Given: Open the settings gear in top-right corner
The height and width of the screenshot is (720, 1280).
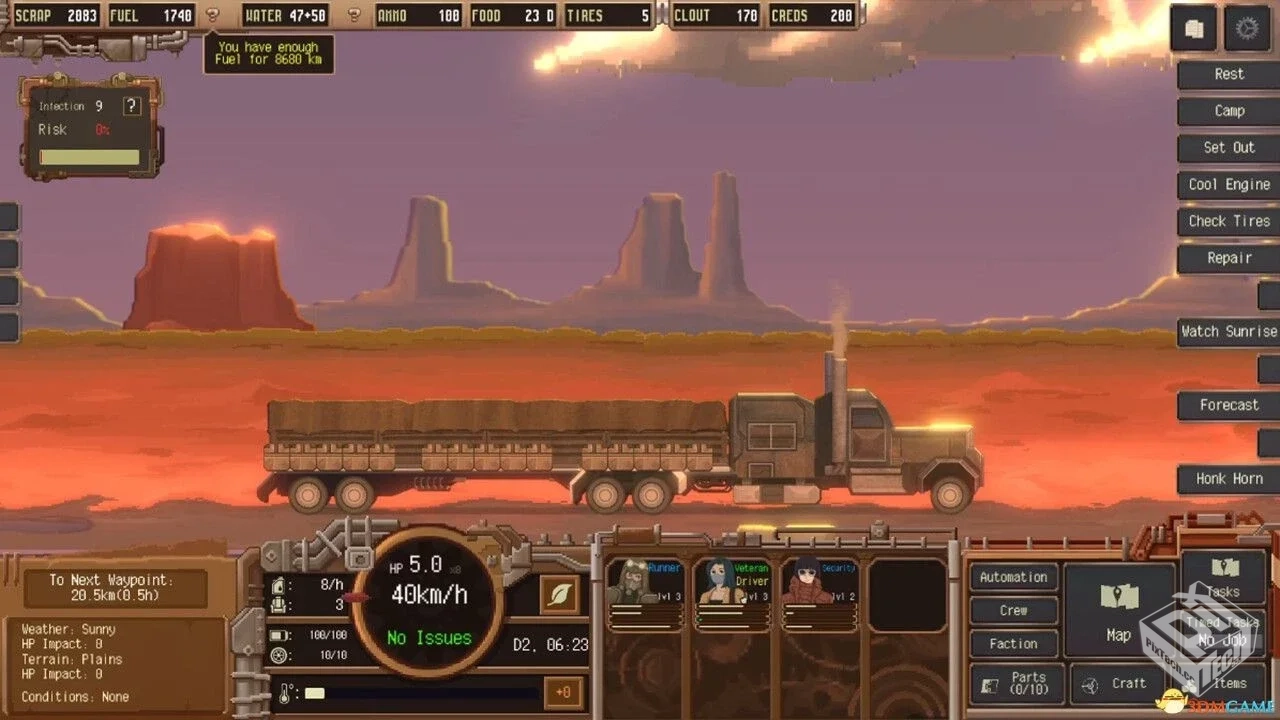Looking at the screenshot, I should (x=1247, y=29).
